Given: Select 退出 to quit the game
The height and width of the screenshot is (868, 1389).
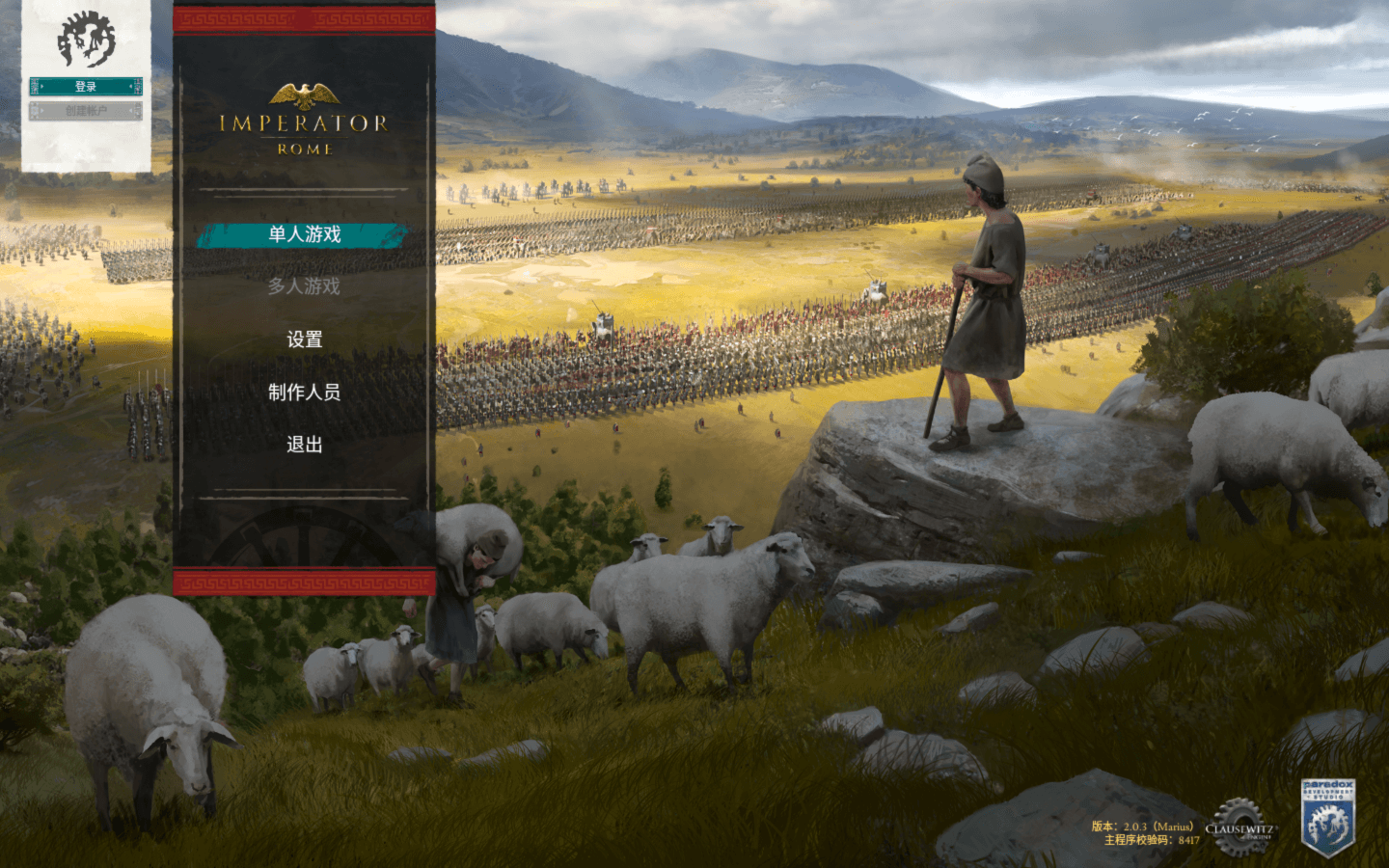Looking at the screenshot, I should click(303, 446).
